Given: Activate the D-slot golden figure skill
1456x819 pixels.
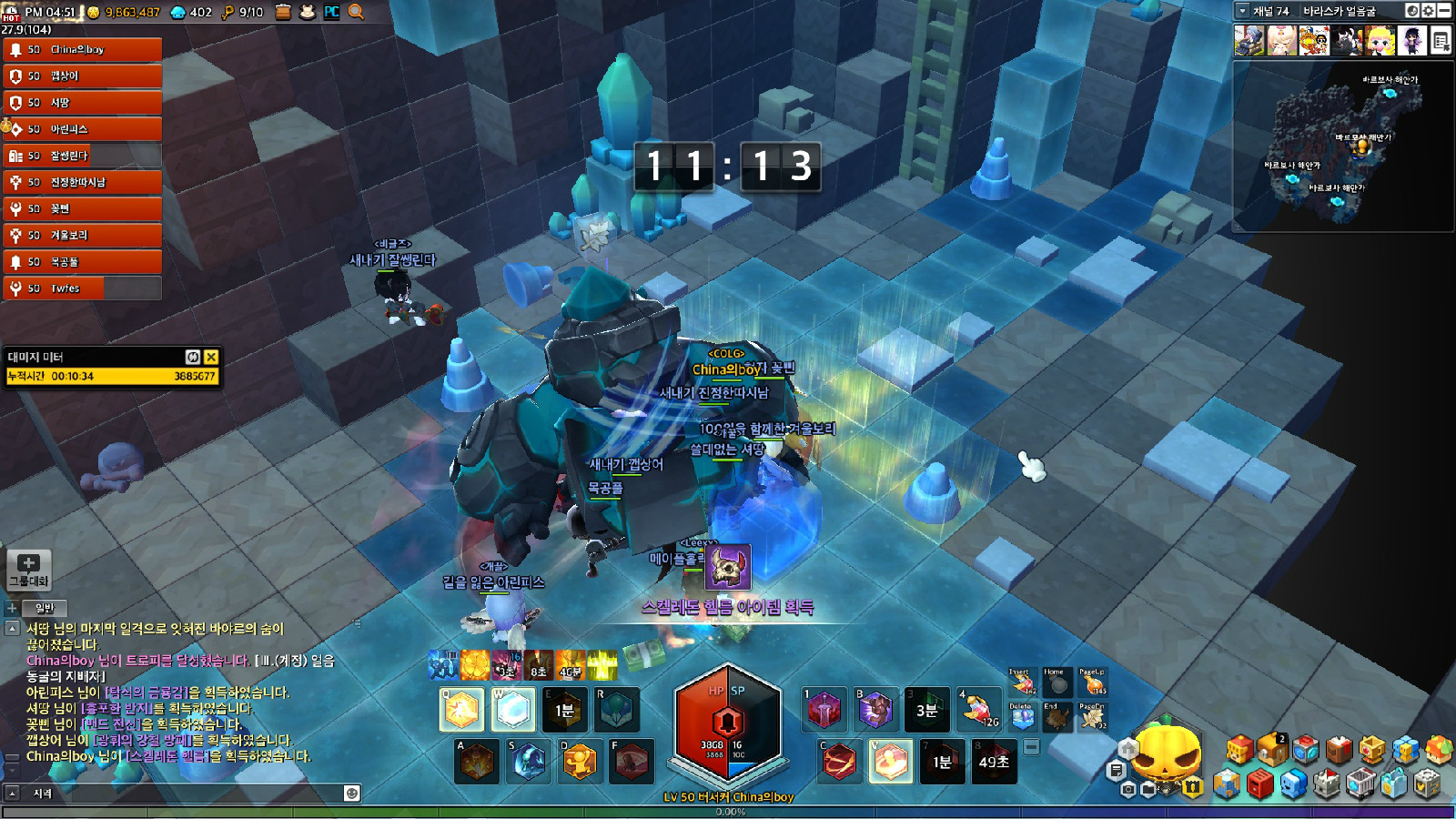Looking at the screenshot, I should (580, 762).
